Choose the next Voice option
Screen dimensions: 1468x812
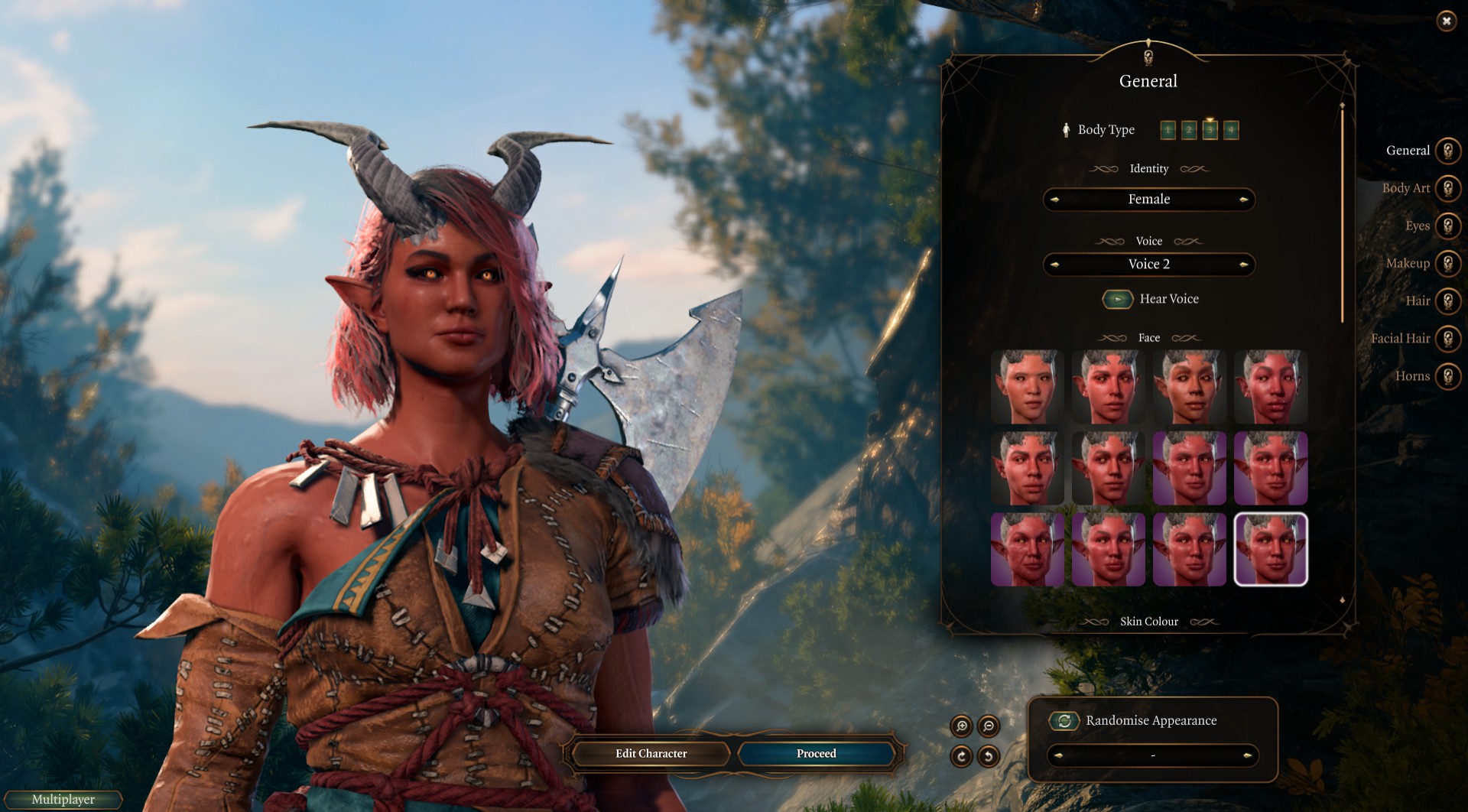(1244, 265)
